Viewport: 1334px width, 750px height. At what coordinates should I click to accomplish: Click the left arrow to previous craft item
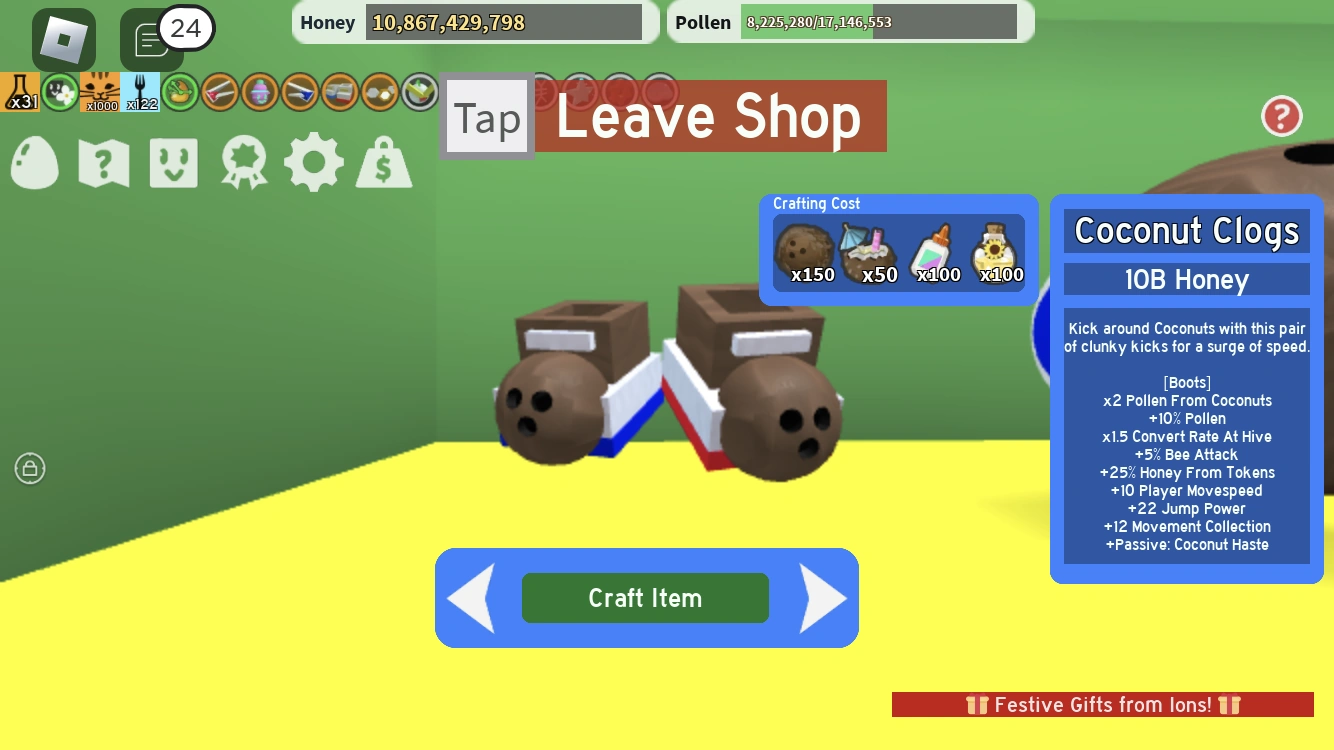click(x=470, y=598)
